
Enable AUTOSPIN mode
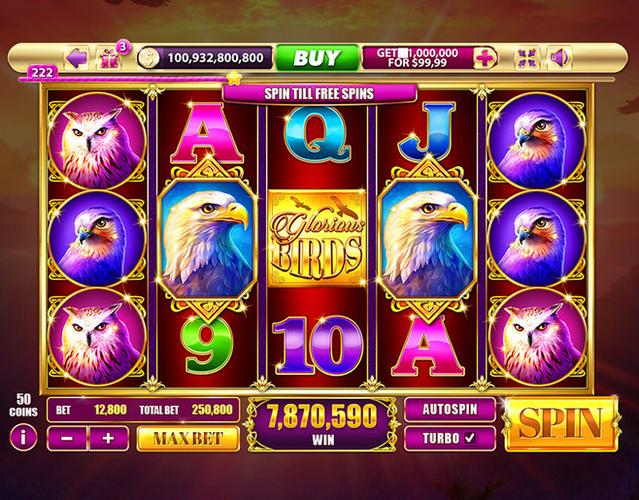[450, 408]
